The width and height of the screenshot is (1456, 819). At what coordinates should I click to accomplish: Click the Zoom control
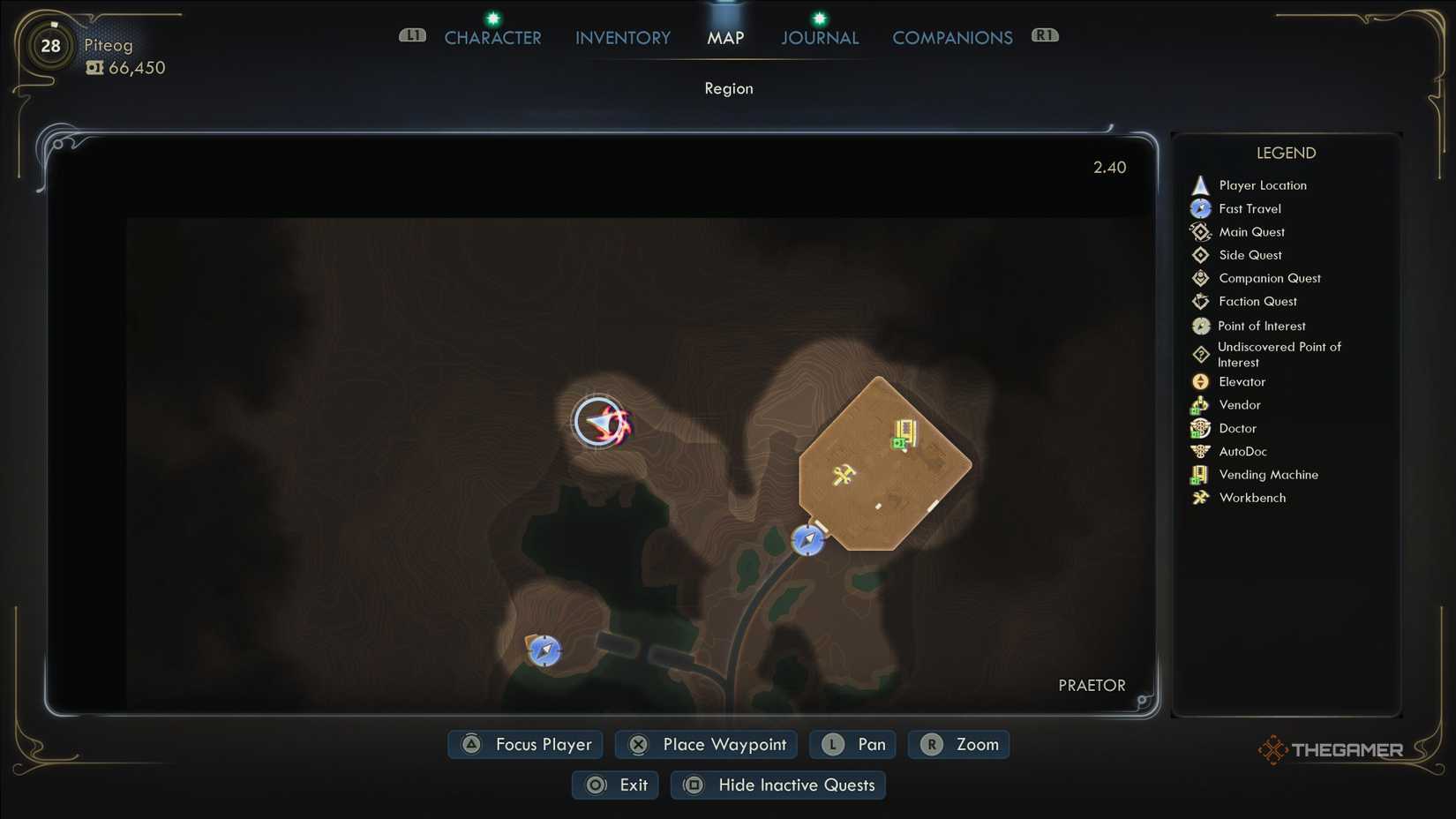958,744
